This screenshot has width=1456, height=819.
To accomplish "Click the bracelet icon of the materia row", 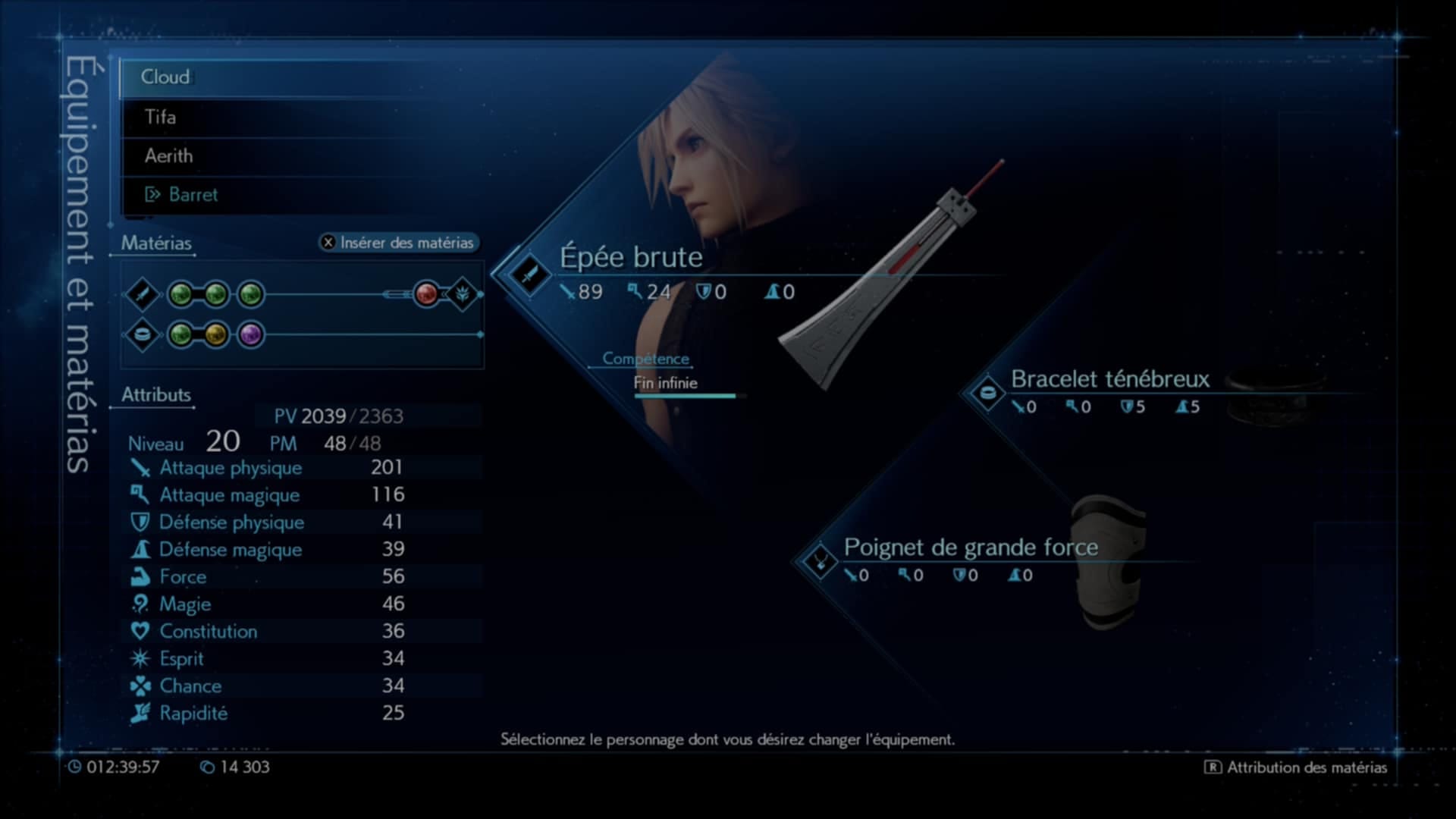I will [142, 334].
